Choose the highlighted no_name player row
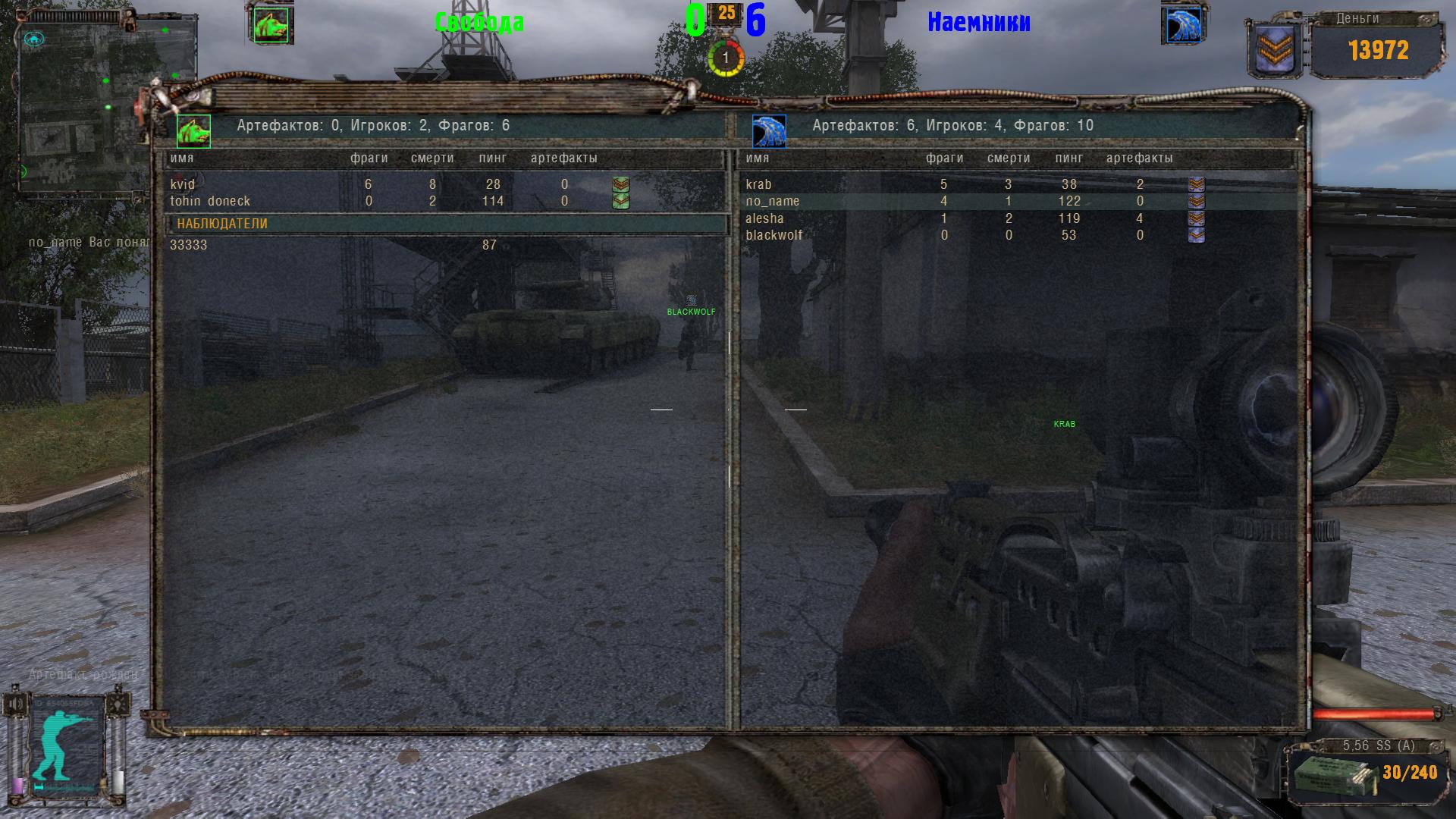 773,201
